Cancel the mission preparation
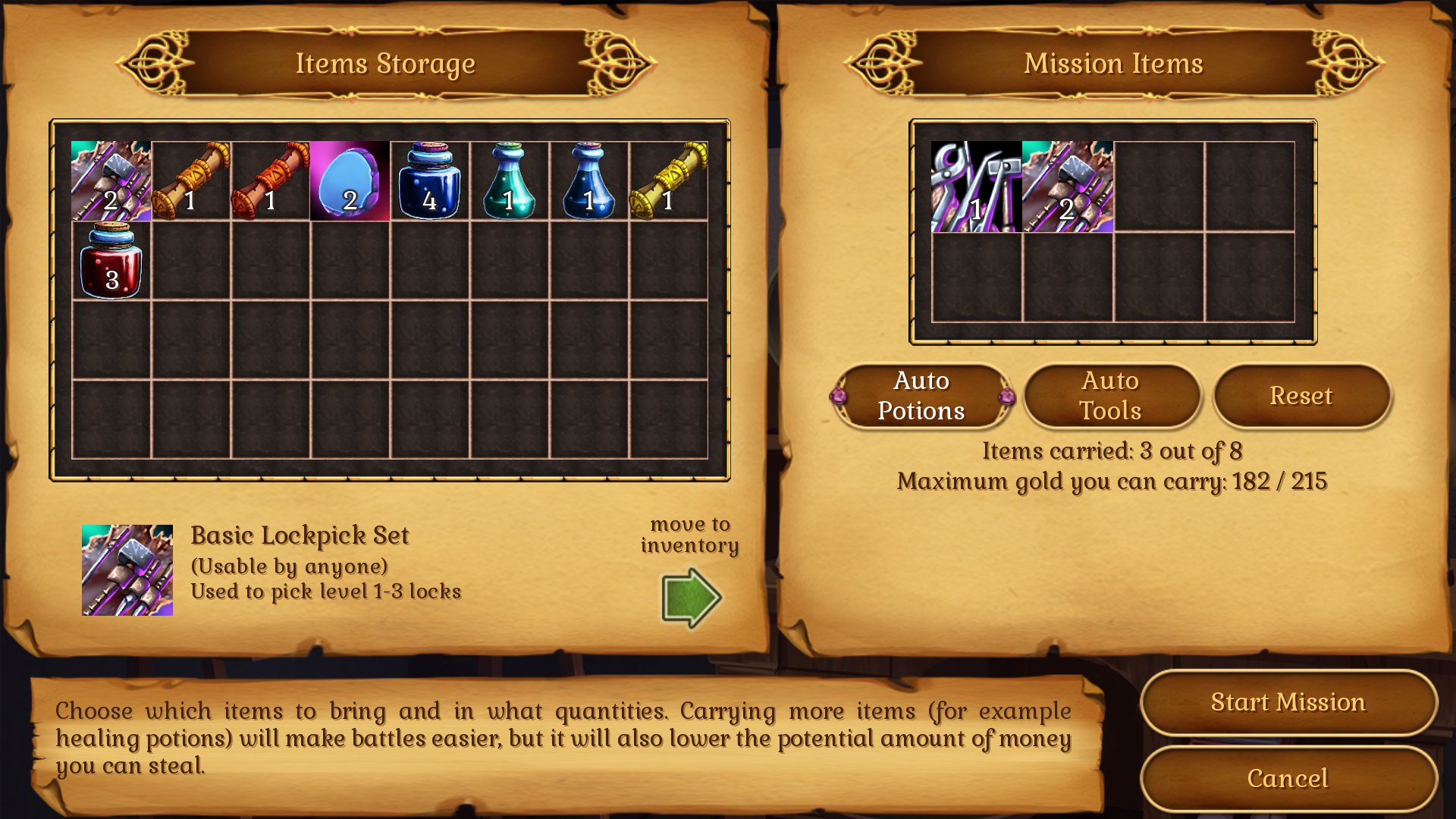The image size is (1456, 819). pos(1288,779)
